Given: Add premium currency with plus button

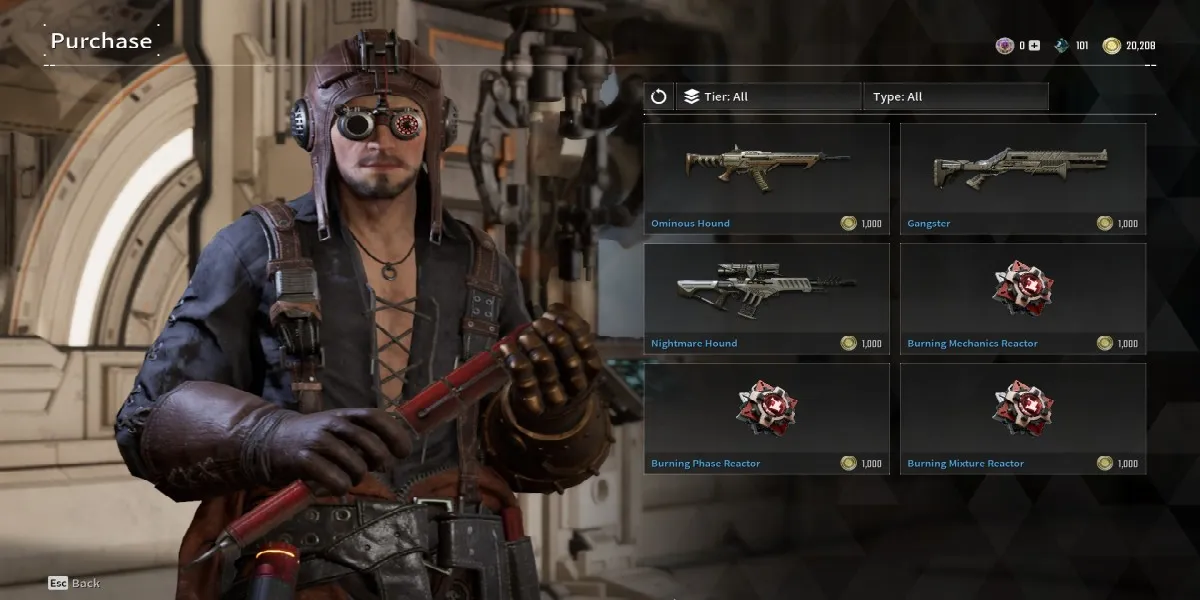Looking at the screenshot, I should [x=1035, y=46].
